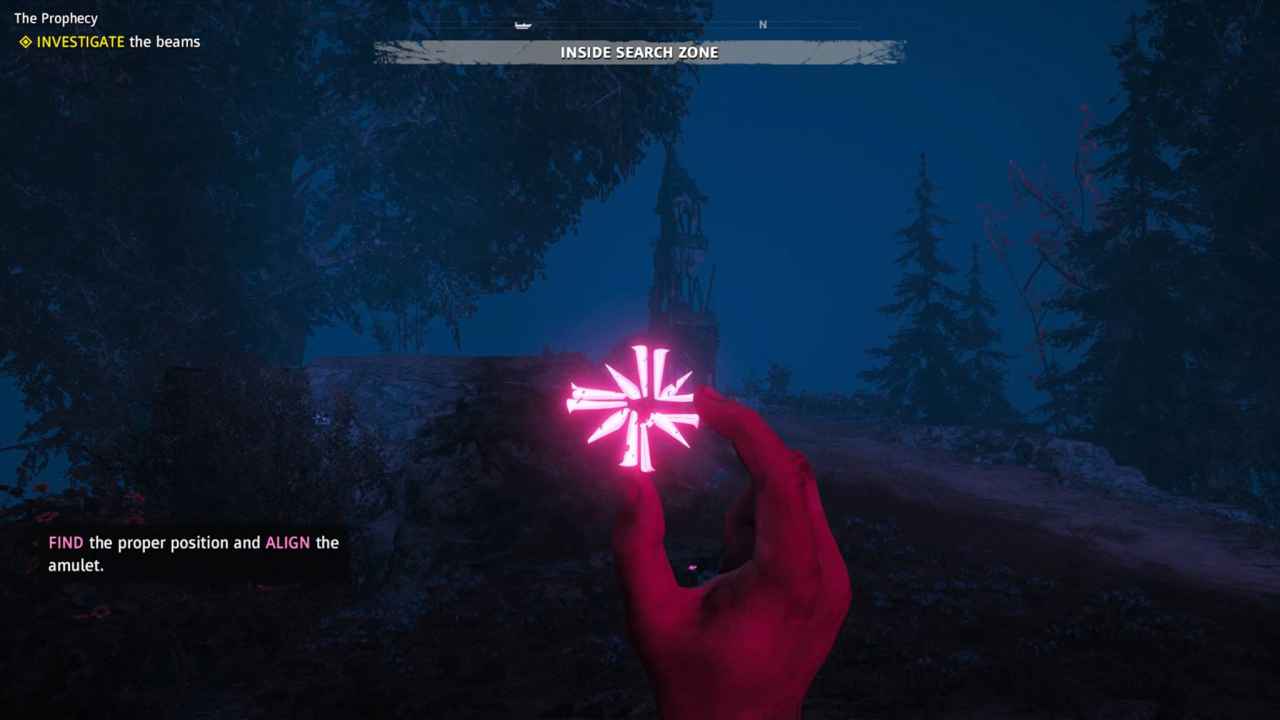Click the N north indicator on the compass

763,24
